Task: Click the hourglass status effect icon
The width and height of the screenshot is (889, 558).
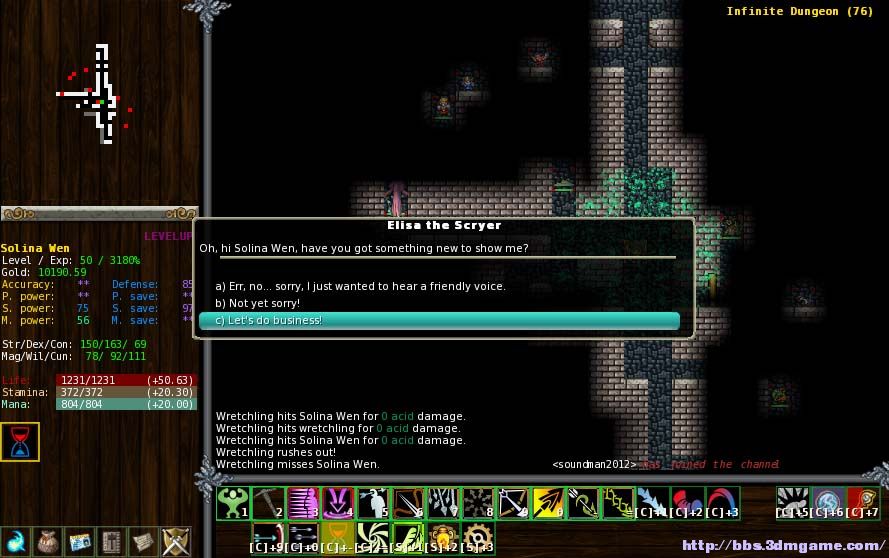Action: tap(20, 441)
